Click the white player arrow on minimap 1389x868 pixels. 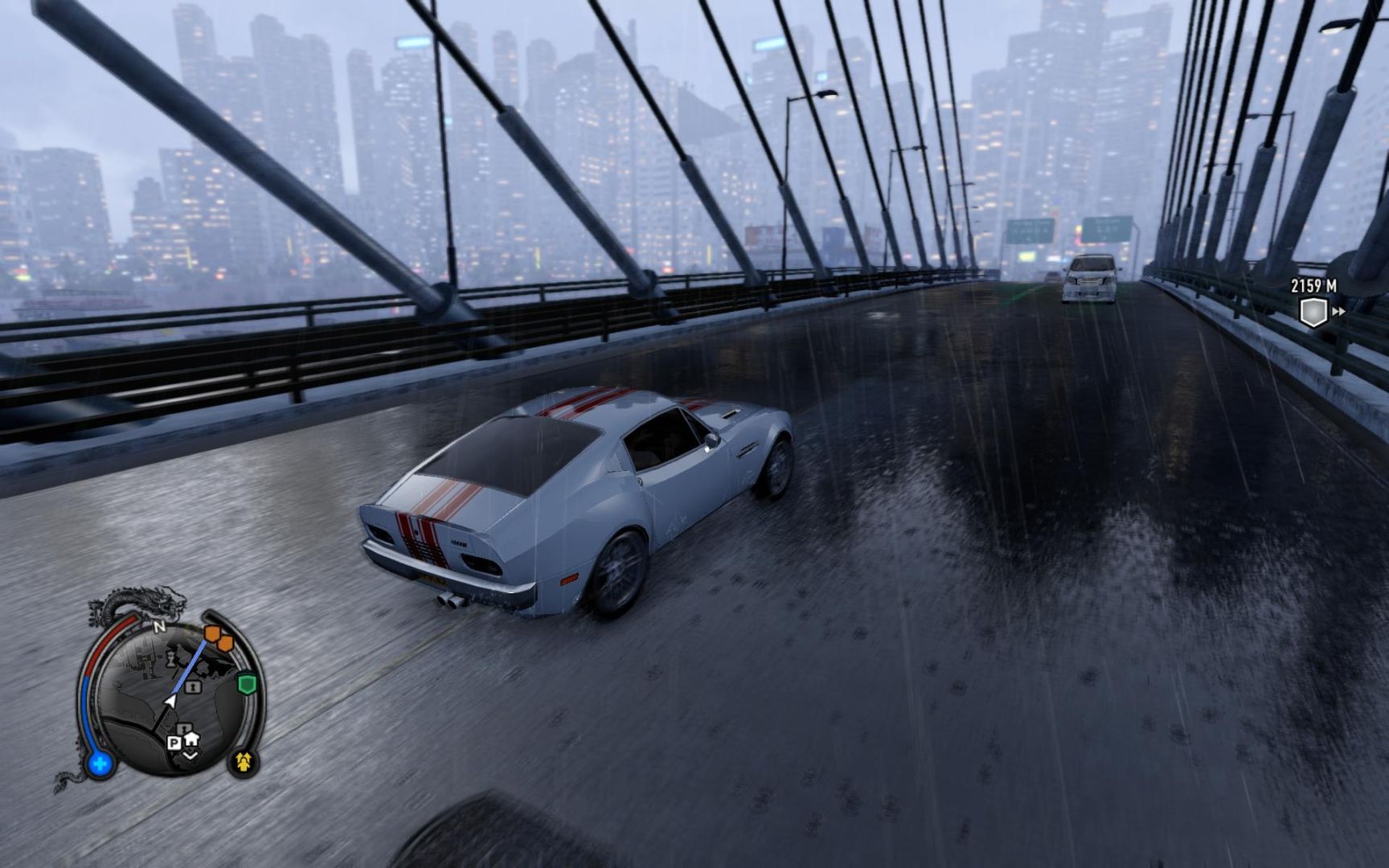(x=170, y=702)
